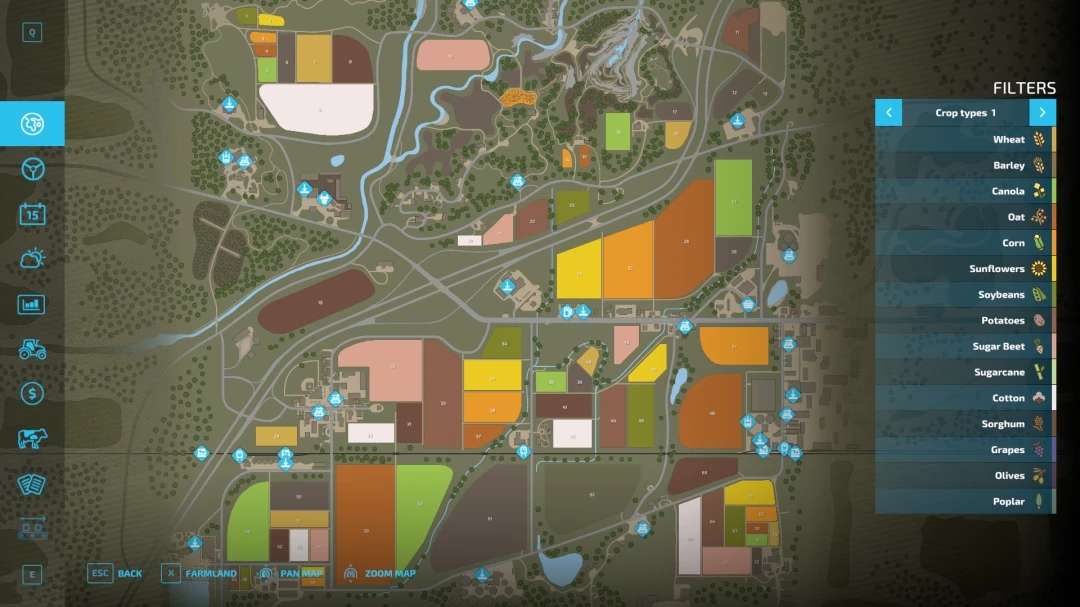This screenshot has width=1080, height=607.
Task: Toggle the Poplar filter entry
Action: (x=965, y=502)
